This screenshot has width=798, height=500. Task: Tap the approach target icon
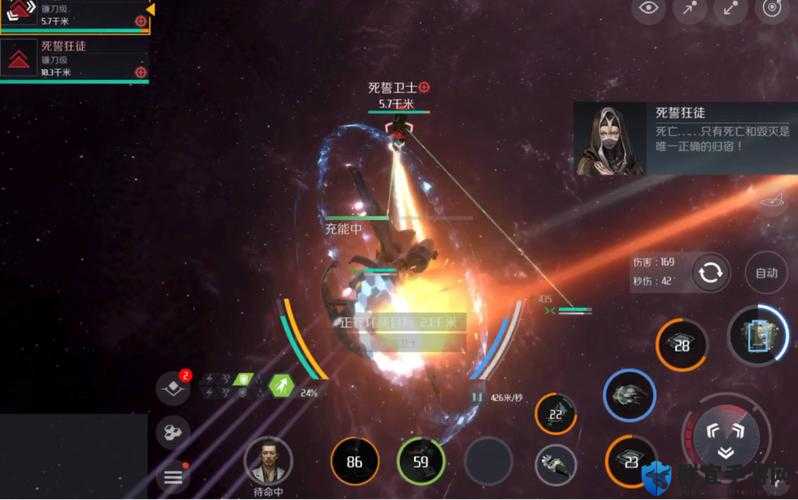(x=691, y=8)
